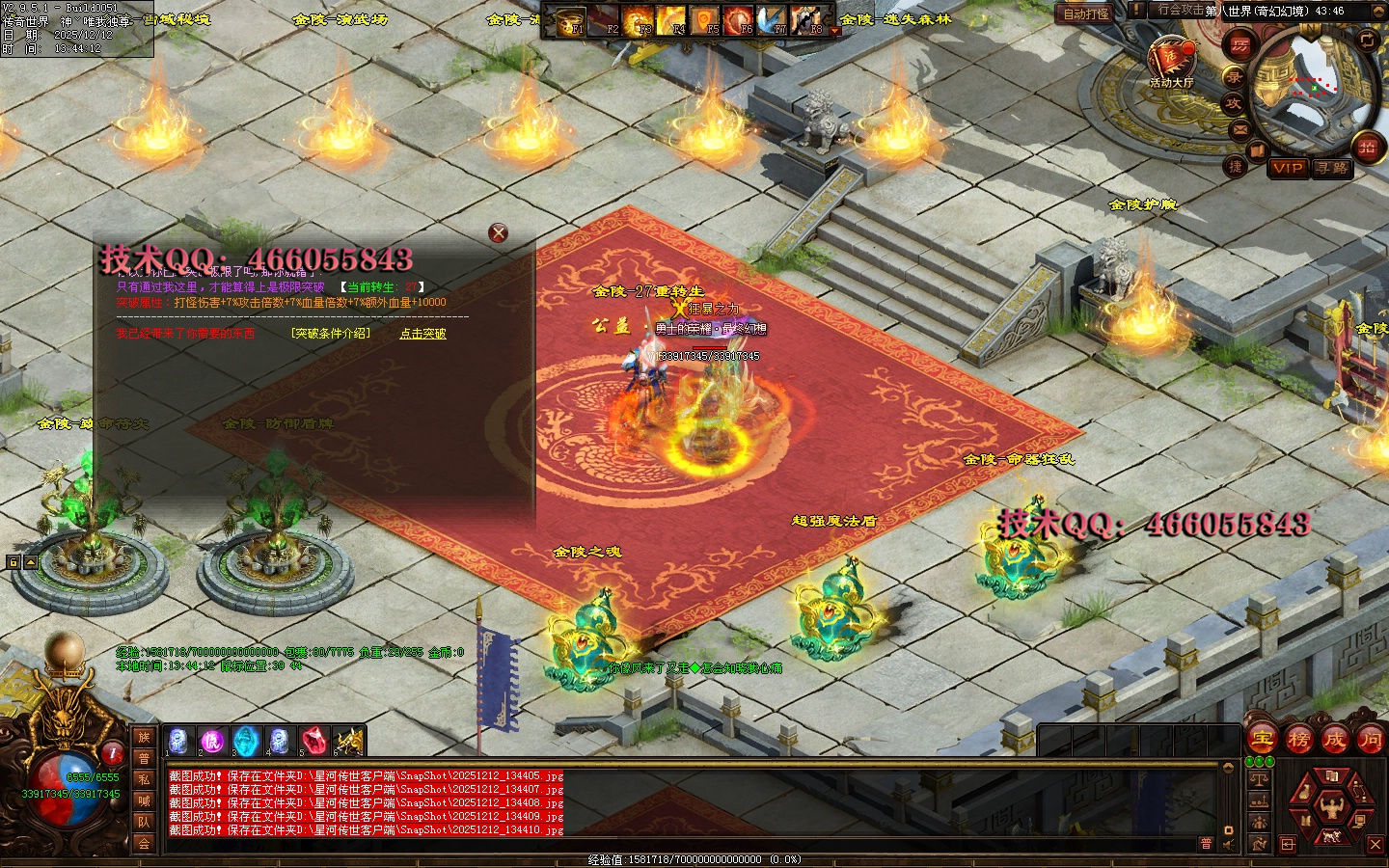The image size is (1389, 868).
Task: Open the 成 achievements button
Action: coord(1334,740)
